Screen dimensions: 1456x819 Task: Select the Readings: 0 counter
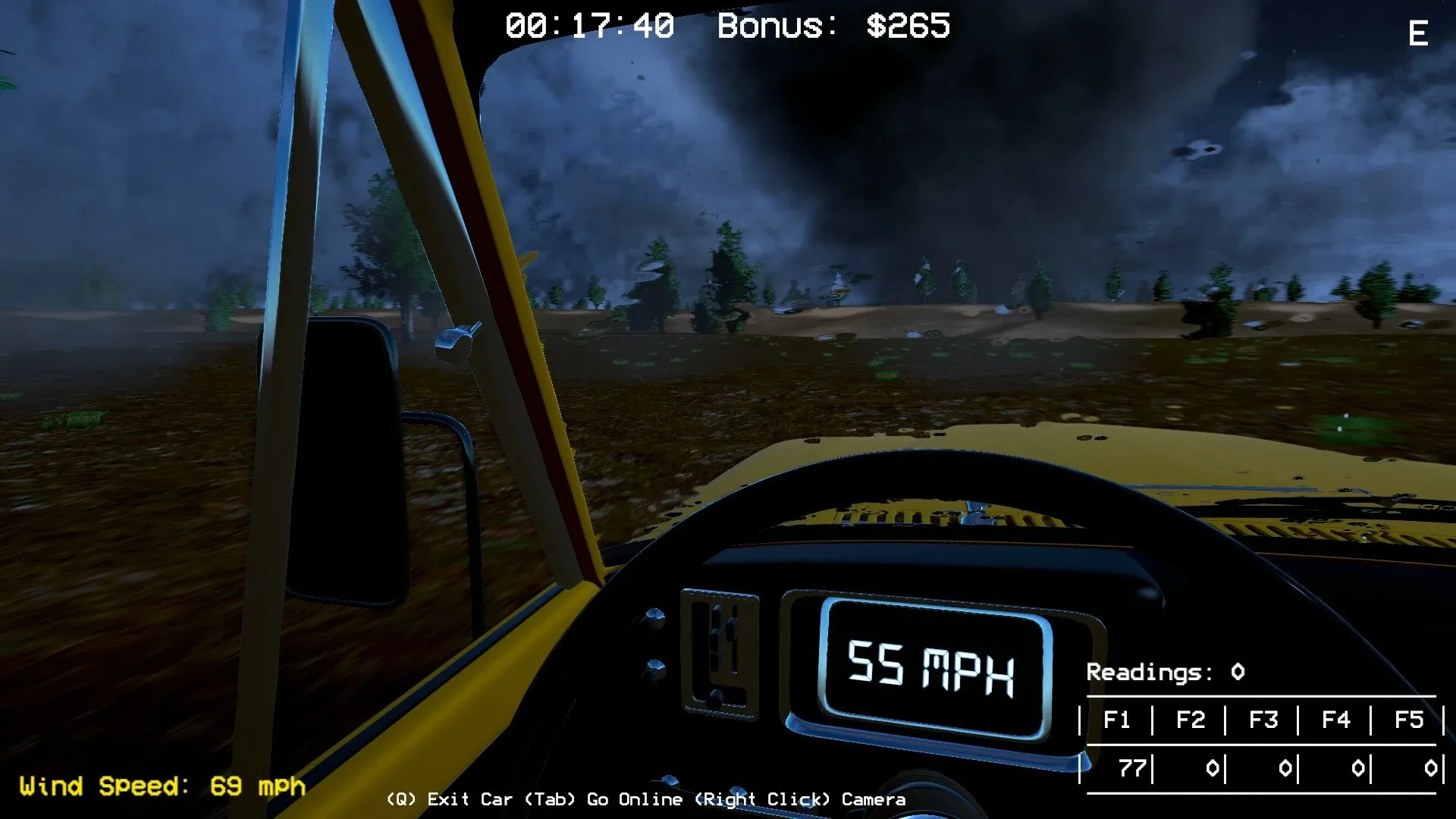pyautogui.click(x=1166, y=672)
